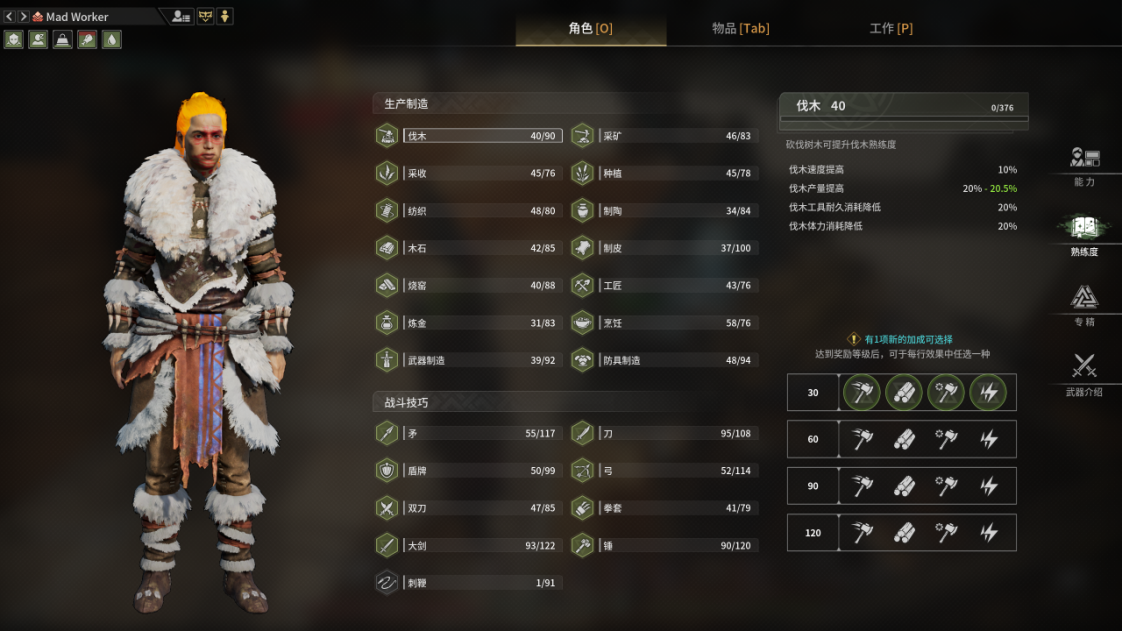Switch to next character with right arrow
The height and width of the screenshot is (632, 1122).
(23, 16)
